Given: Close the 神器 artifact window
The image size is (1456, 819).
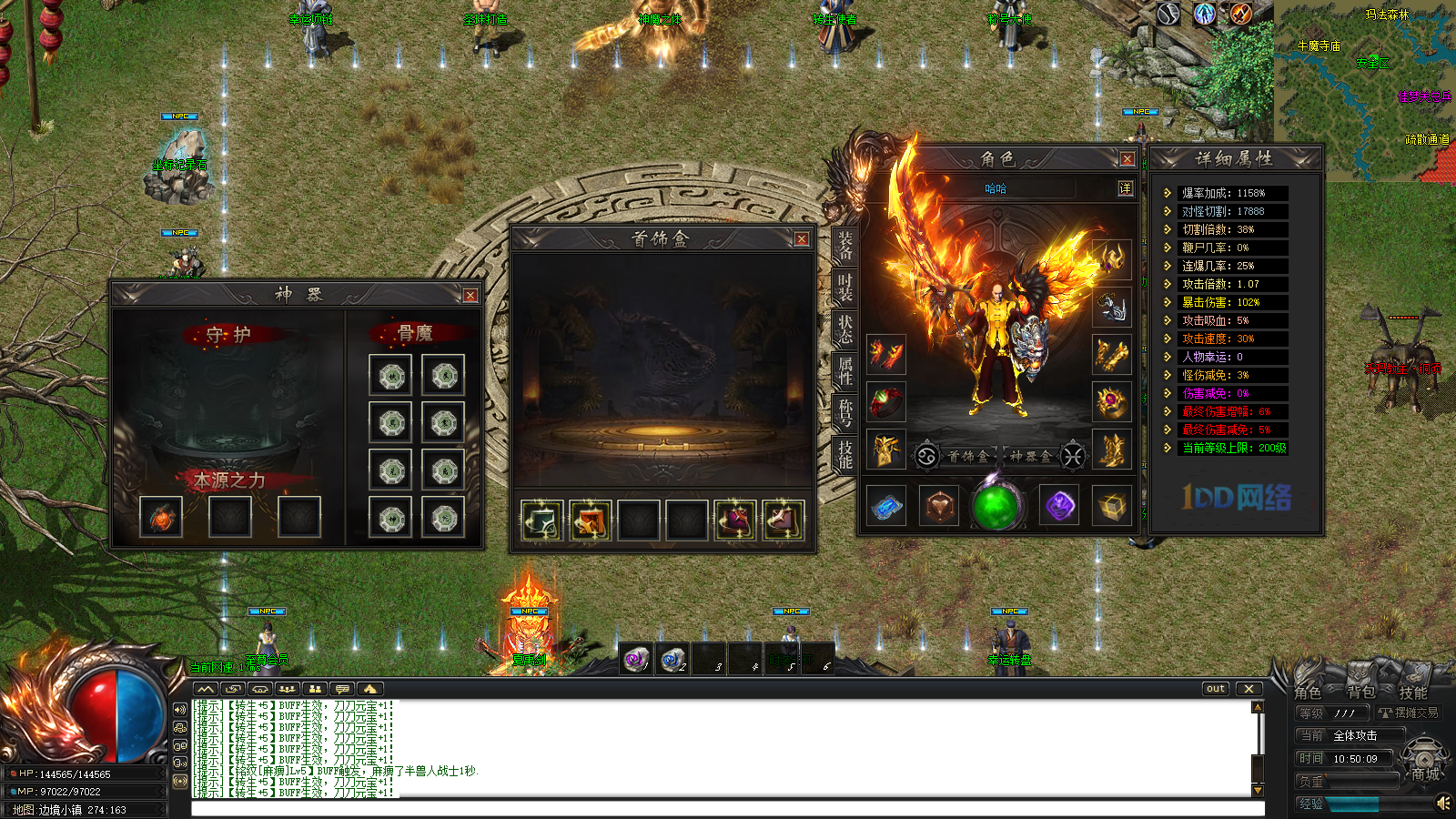Looking at the screenshot, I should pos(470,296).
